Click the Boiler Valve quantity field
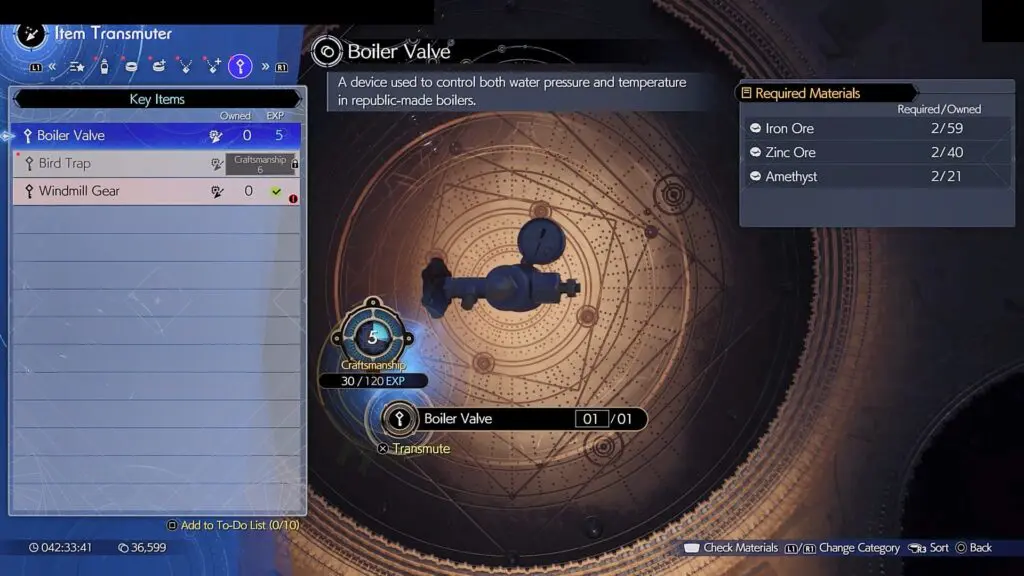 (x=591, y=419)
